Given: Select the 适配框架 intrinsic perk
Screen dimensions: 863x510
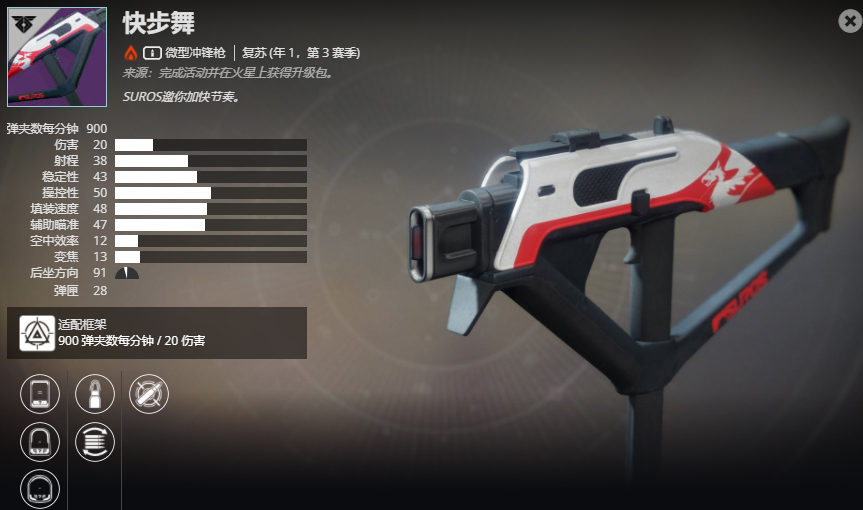Looking at the screenshot, I should (39, 332).
